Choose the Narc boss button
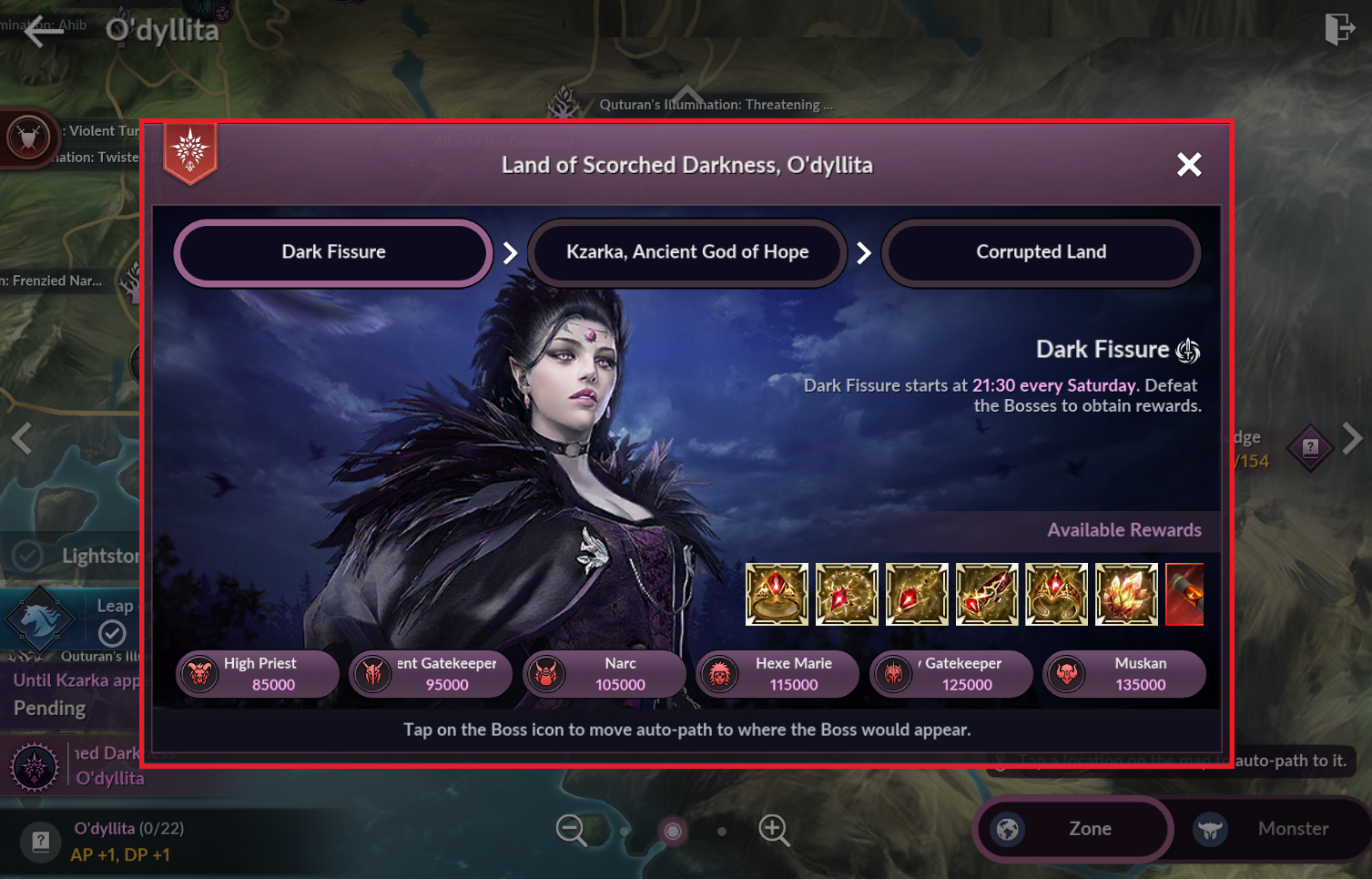The height and width of the screenshot is (879, 1372). (x=605, y=674)
